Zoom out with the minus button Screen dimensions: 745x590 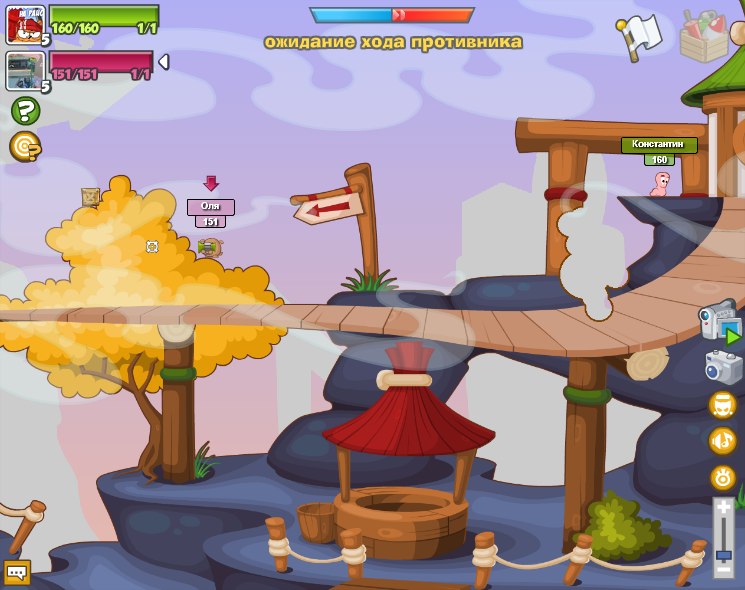tap(723, 570)
